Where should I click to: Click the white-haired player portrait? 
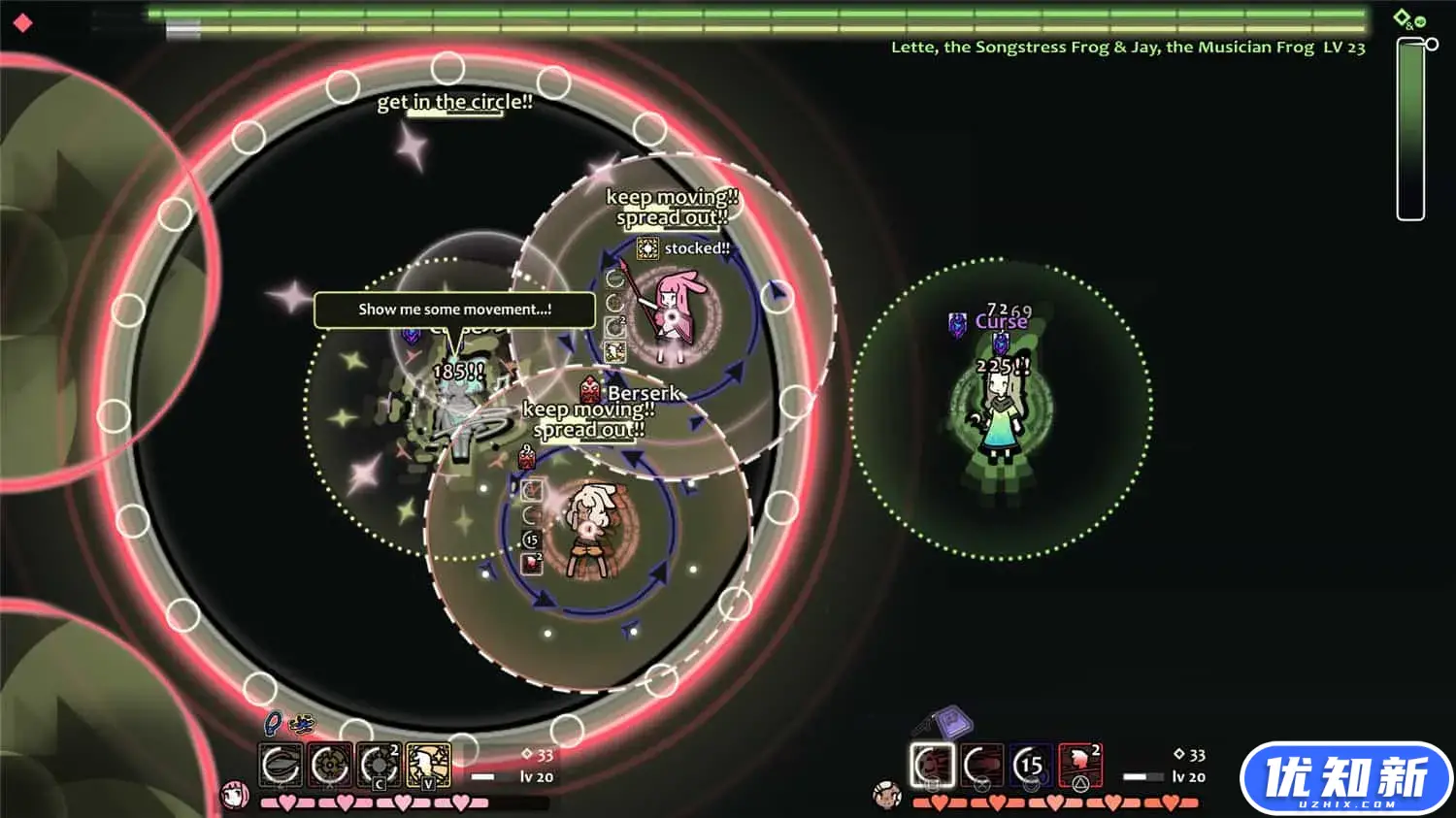coord(887,796)
